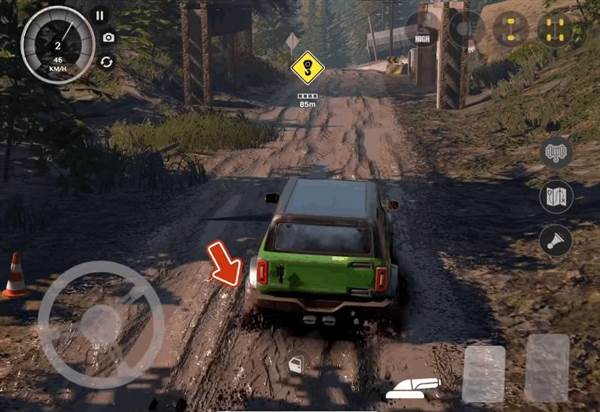Open the map
600x412 pixels.
[556, 196]
